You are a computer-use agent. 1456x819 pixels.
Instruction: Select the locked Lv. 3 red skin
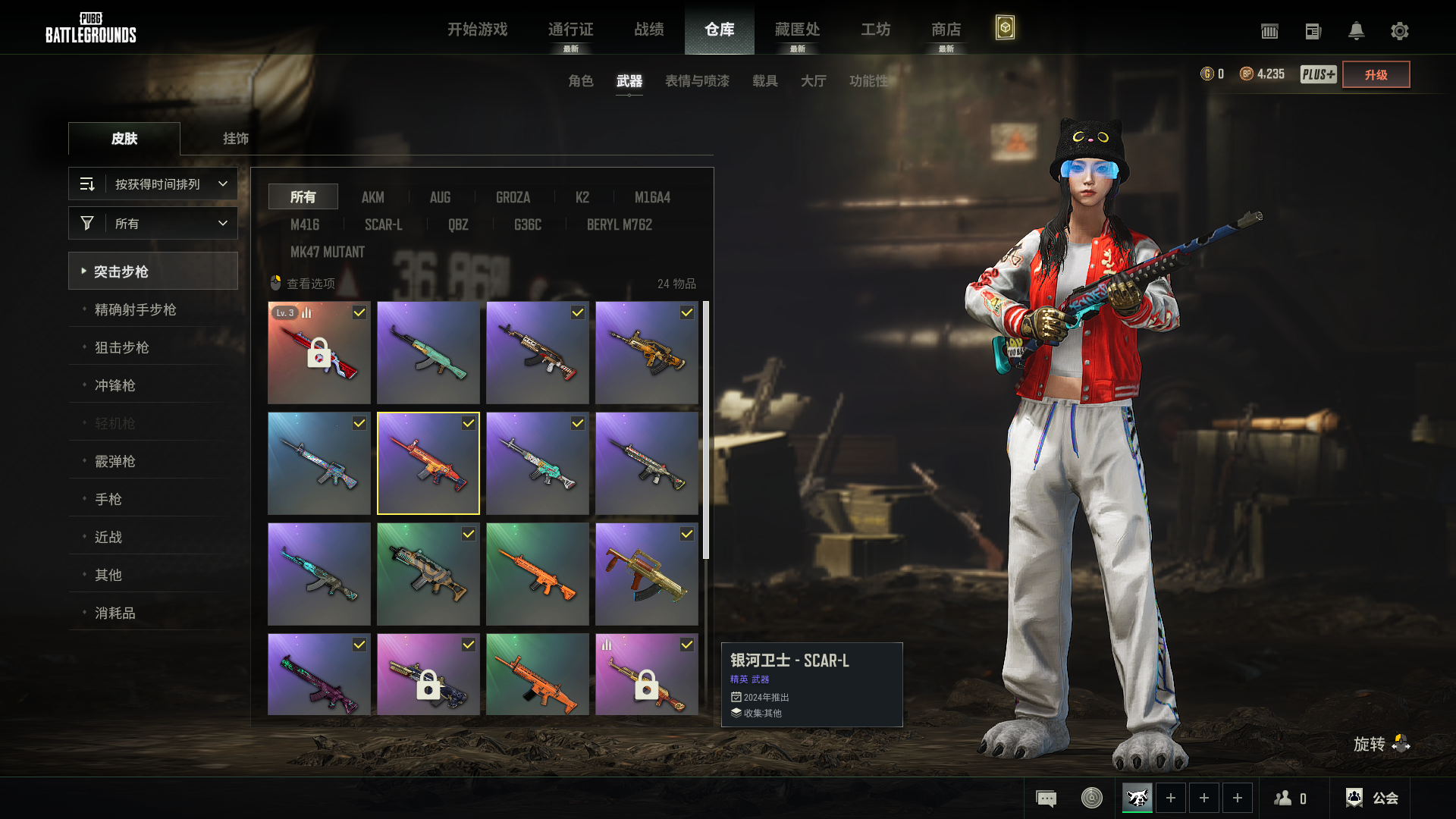pyautogui.click(x=319, y=353)
